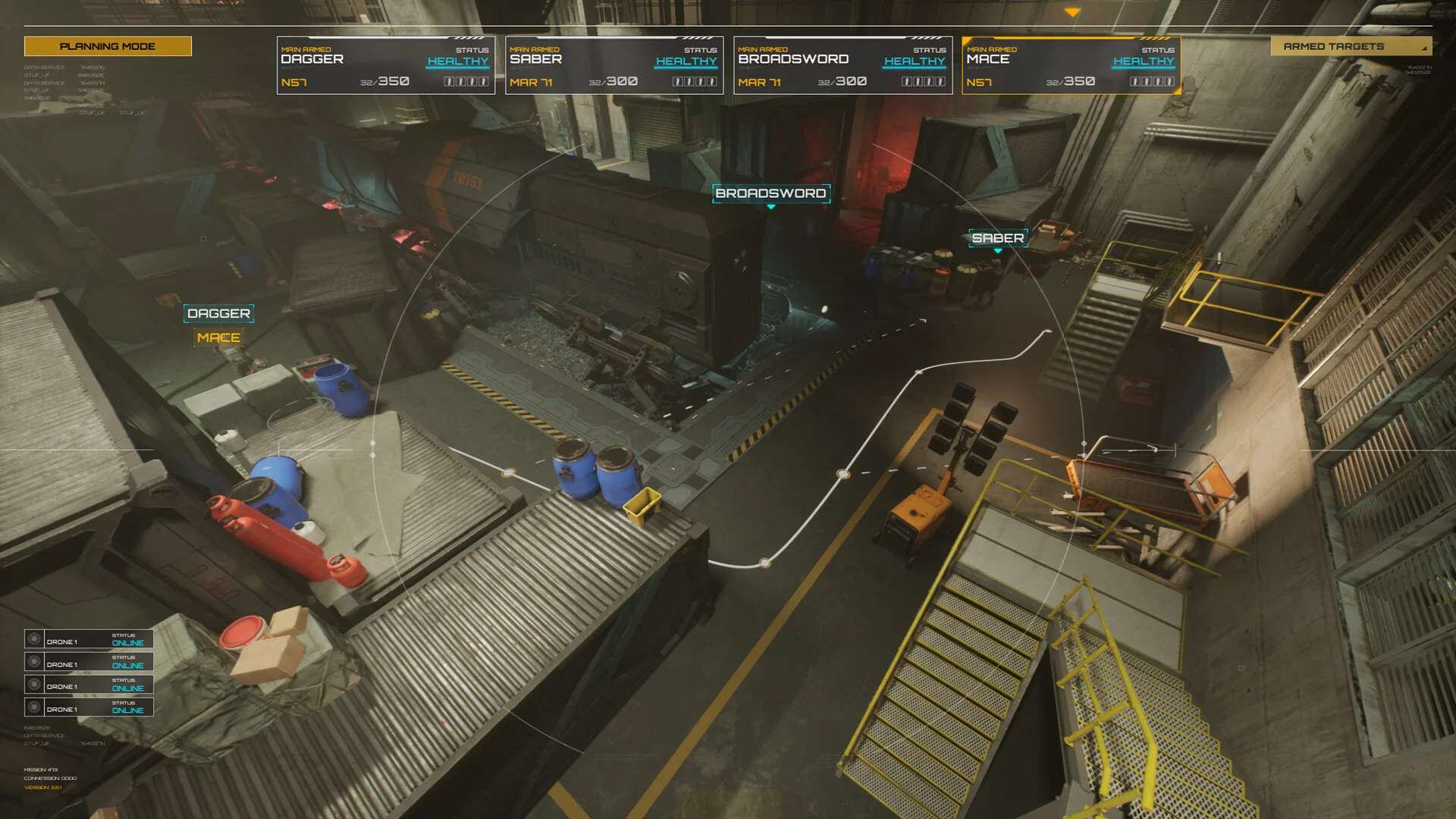
Task: Choose the Broadsword squad status card
Action: click(x=843, y=66)
